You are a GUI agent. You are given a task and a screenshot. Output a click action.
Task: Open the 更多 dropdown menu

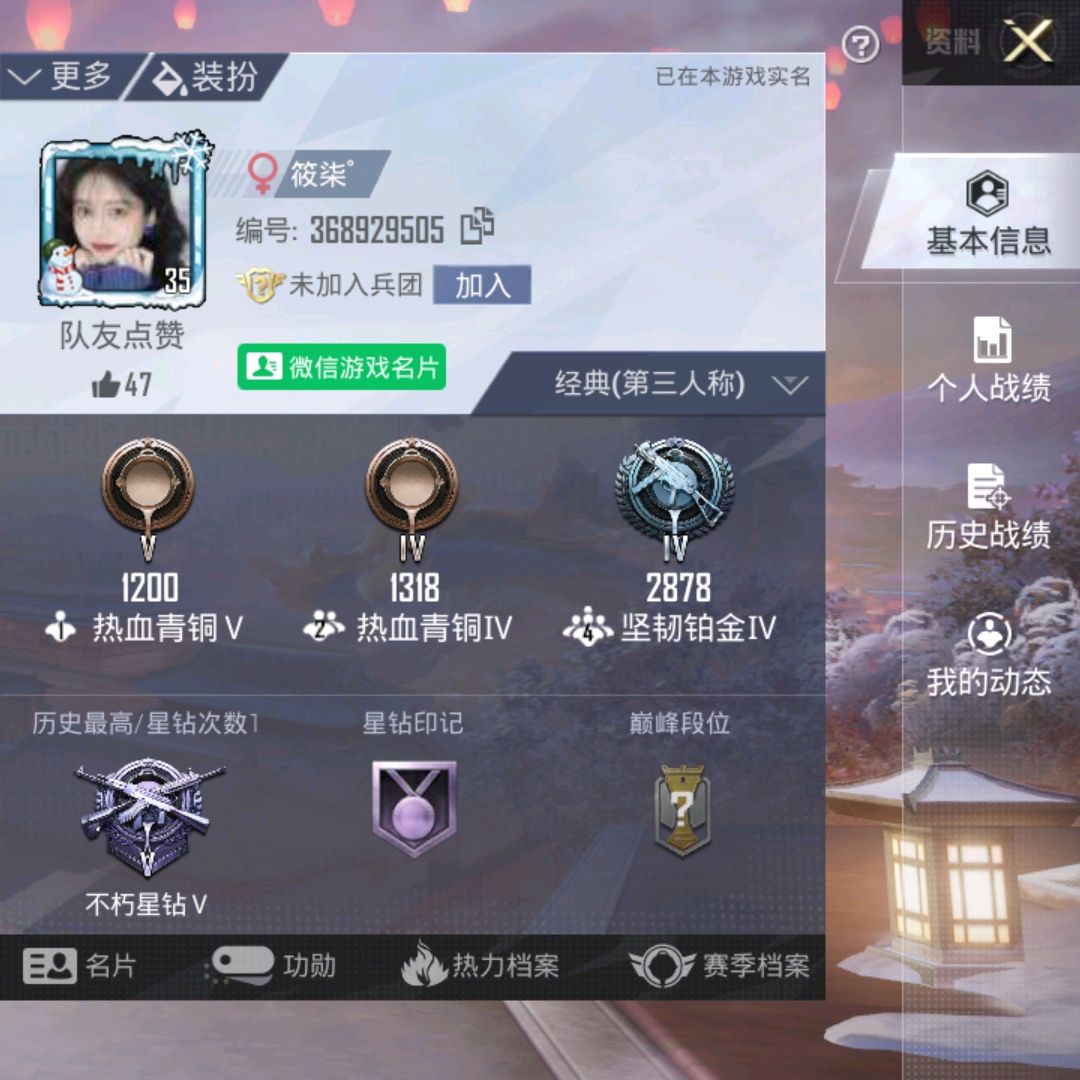pyautogui.click(x=64, y=76)
